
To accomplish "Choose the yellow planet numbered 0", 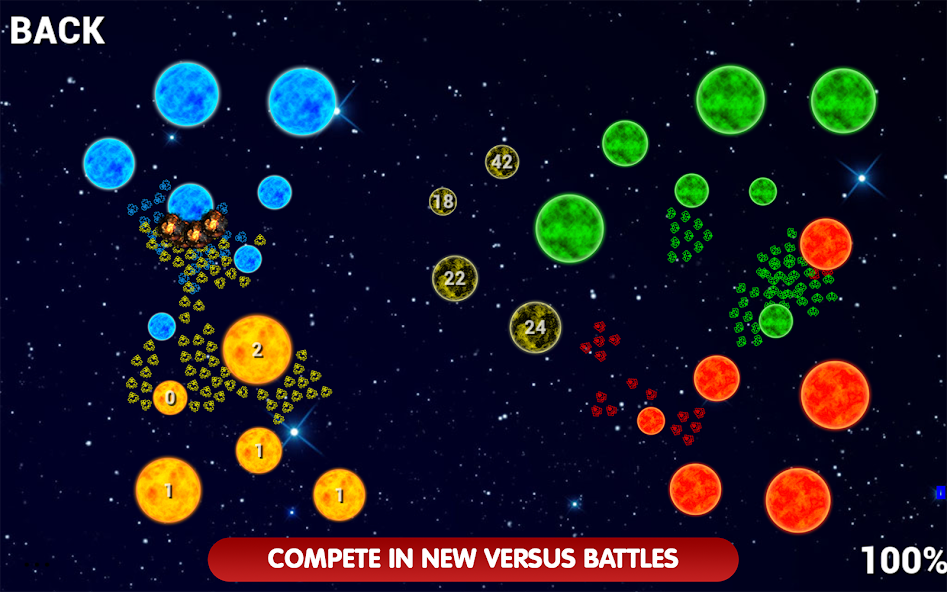I will click(x=170, y=398).
